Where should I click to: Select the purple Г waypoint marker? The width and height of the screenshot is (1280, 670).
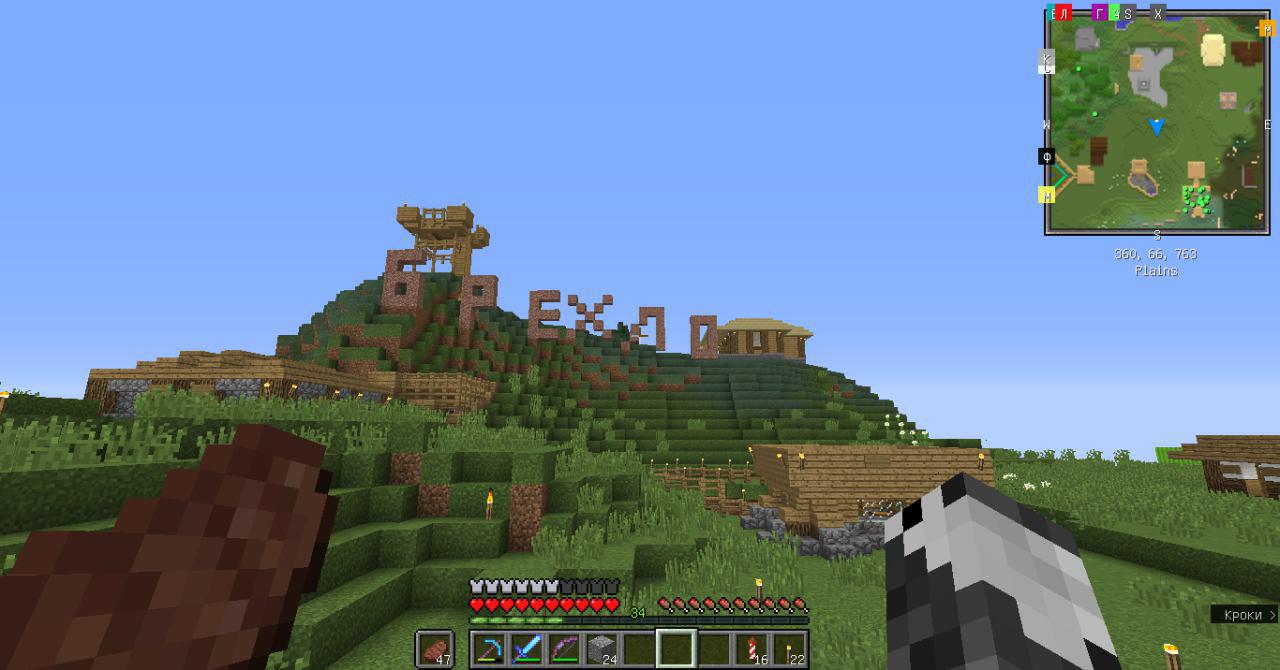[1099, 13]
